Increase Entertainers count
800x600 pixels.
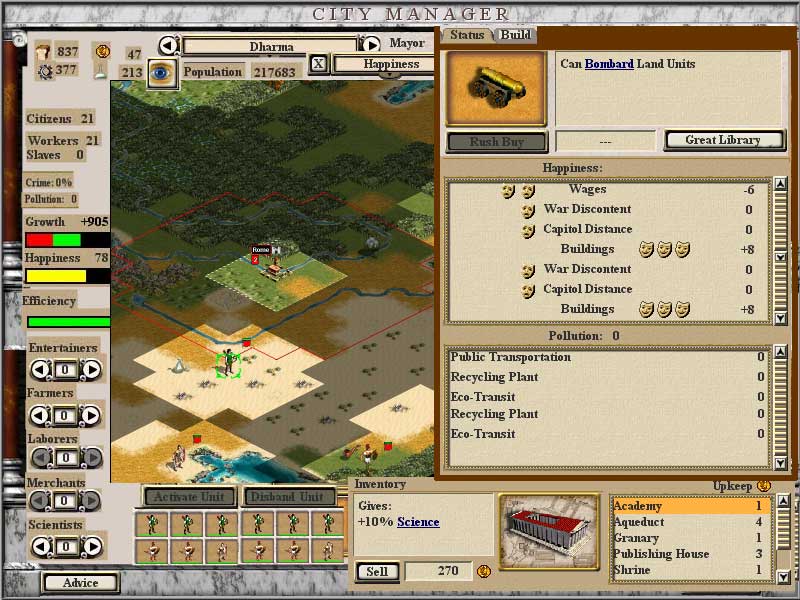coord(91,370)
